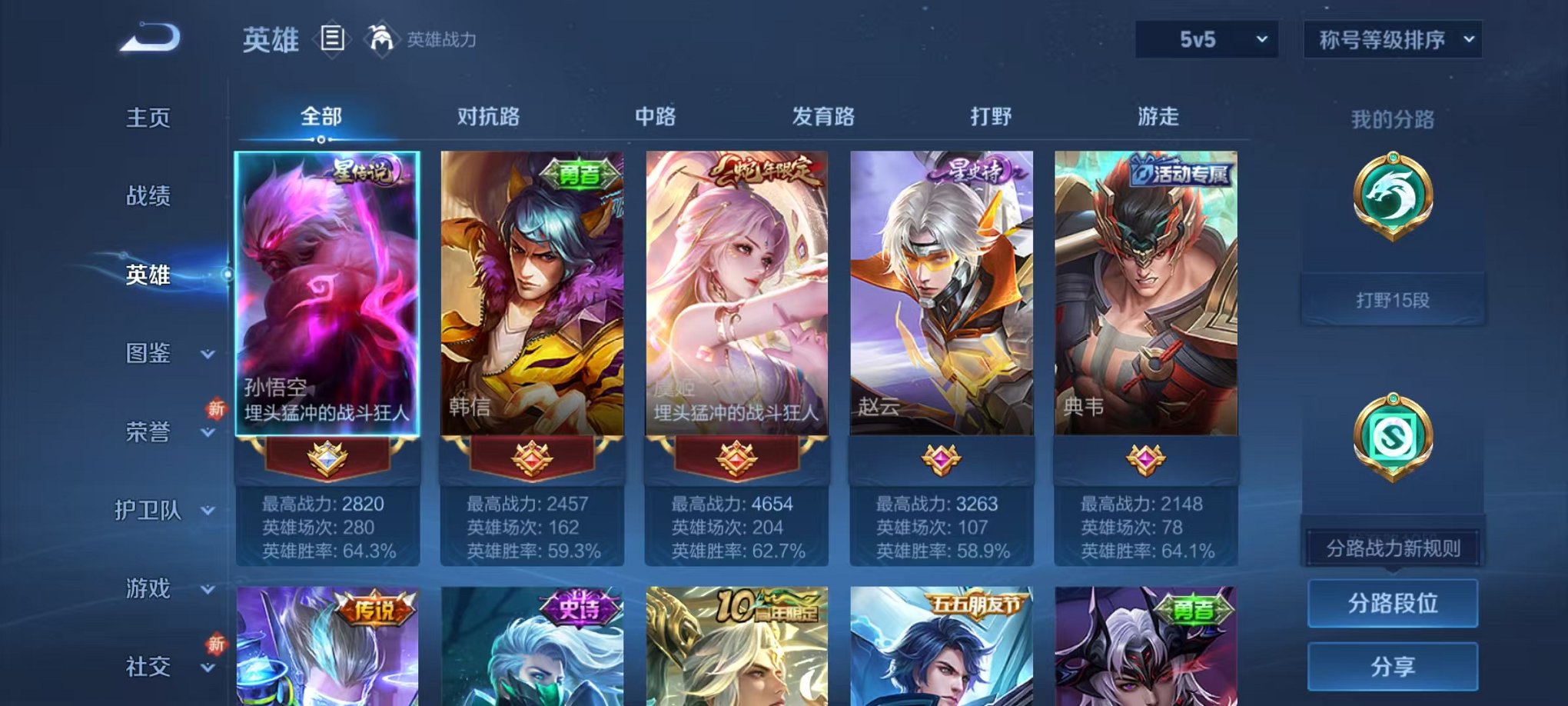
Task: Open the hero list details icon beside 英雄 title
Action: pos(334,38)
